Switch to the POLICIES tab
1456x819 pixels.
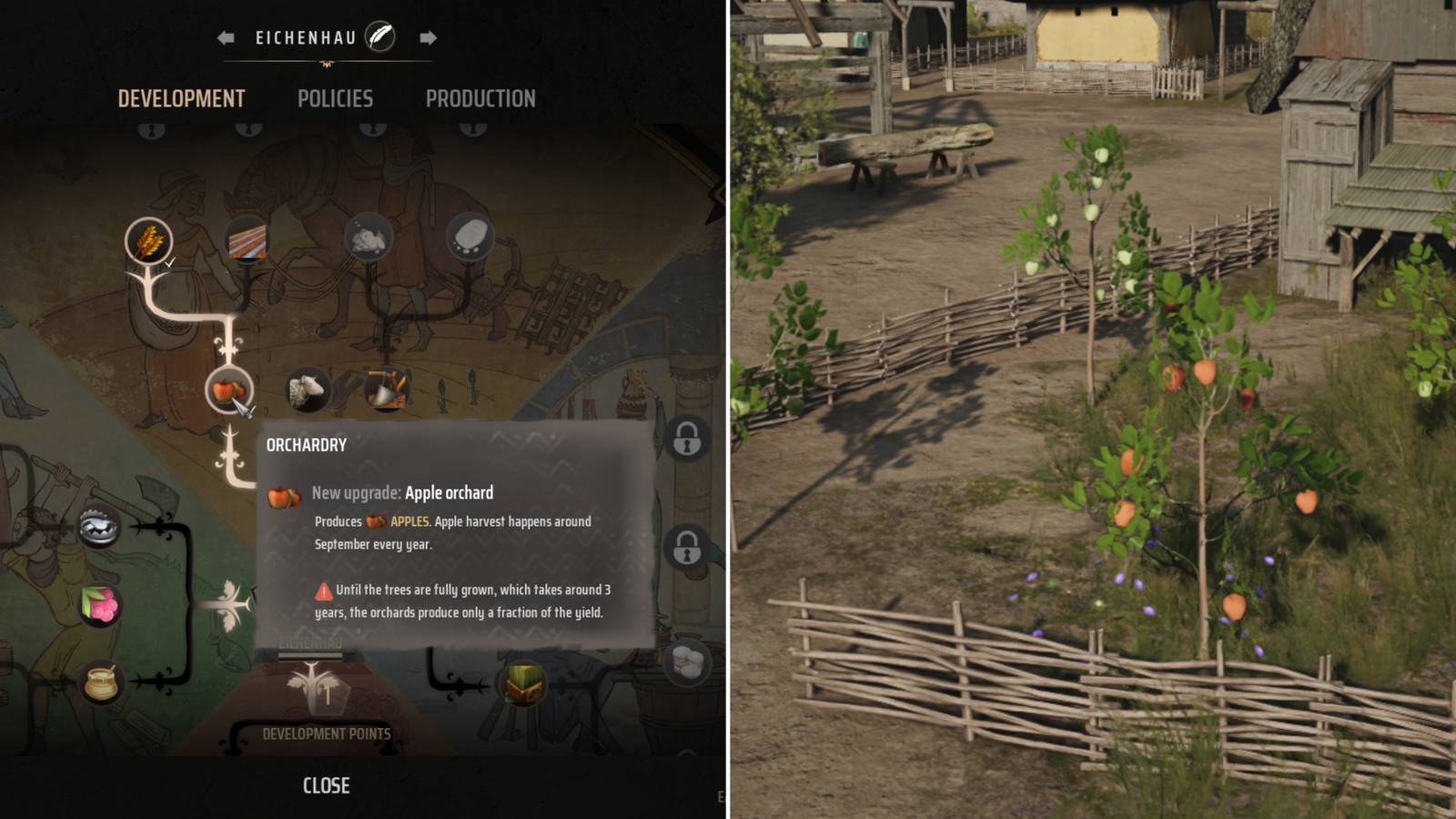pos(335,98)
